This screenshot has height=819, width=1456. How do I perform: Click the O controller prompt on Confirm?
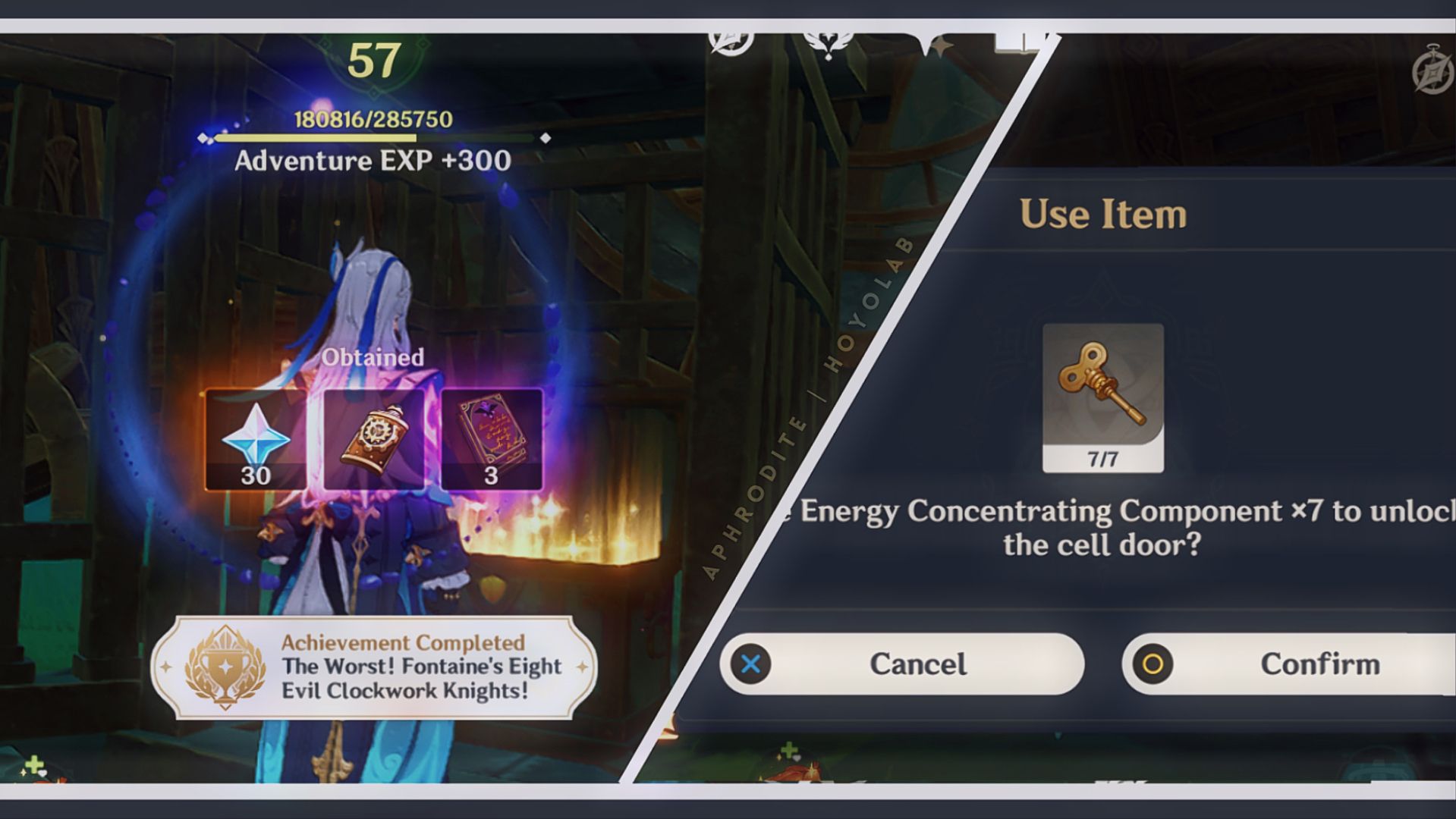pyautogui.click(x=1154, y=664)
